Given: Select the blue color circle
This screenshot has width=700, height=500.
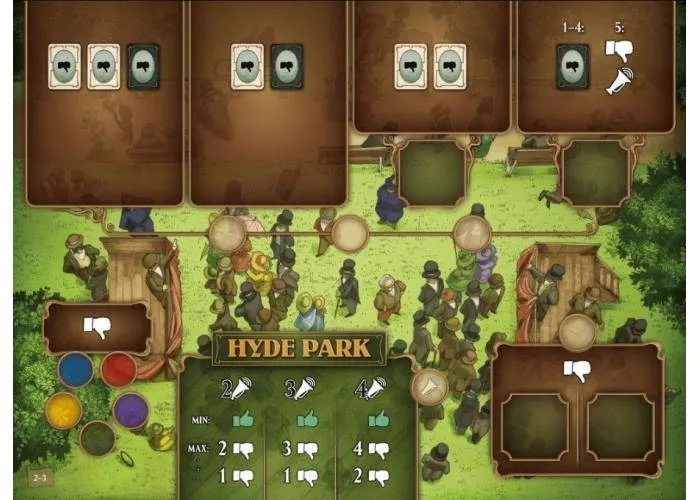Looking at the screenshot, I should click(x=75, y=369).
